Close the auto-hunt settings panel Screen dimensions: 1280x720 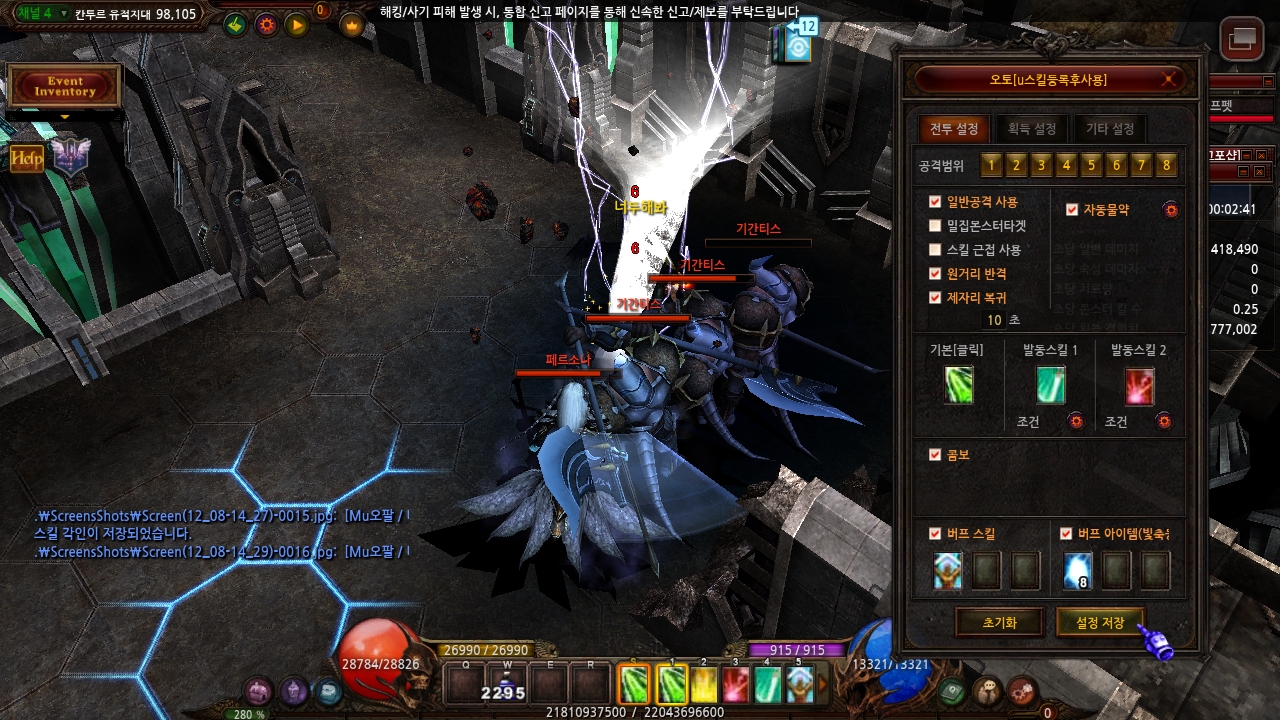1167,80
